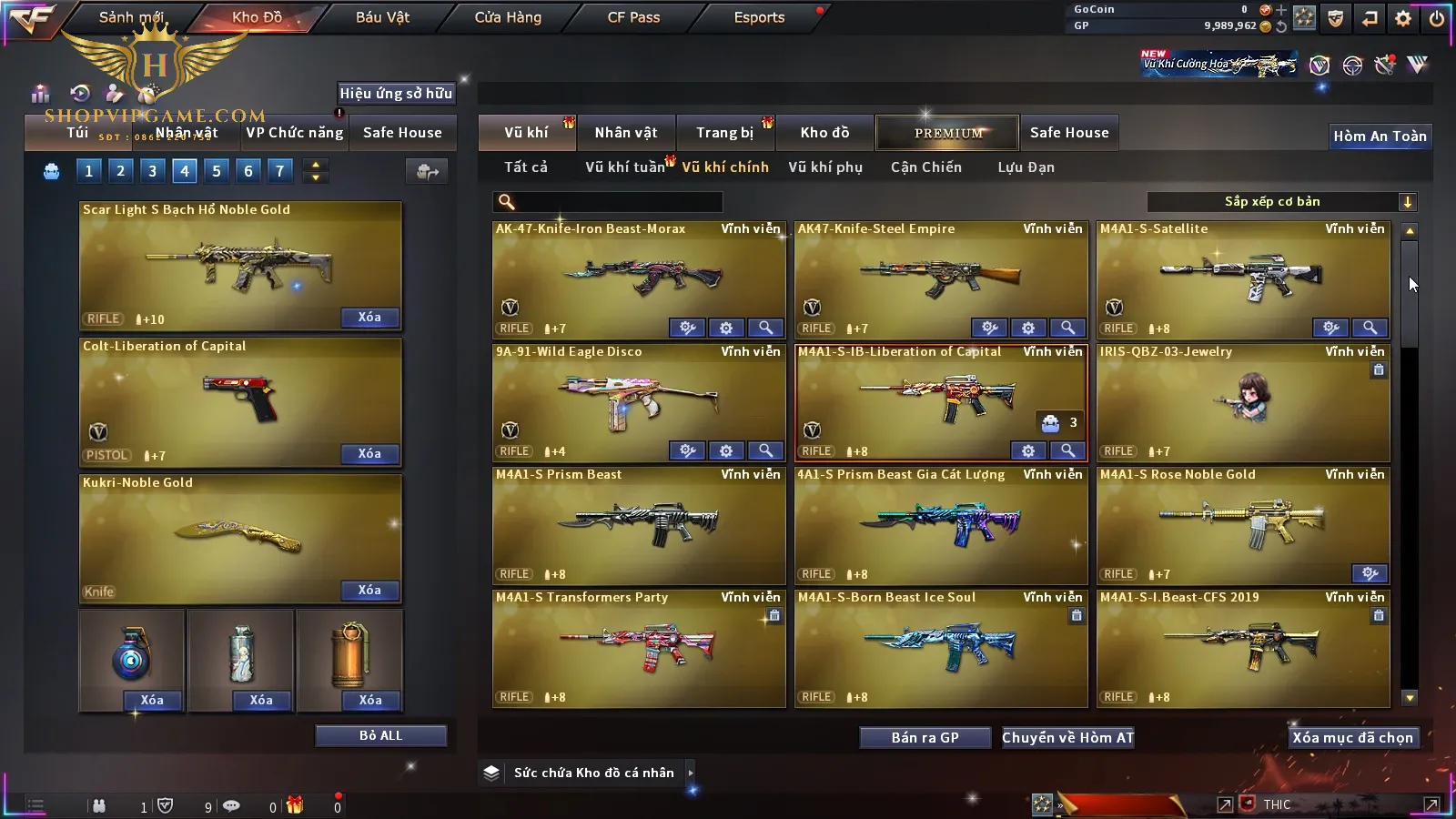
Task: Remove the Kukri-Noble Gold knife with Xóa
Action: (369, 591)
